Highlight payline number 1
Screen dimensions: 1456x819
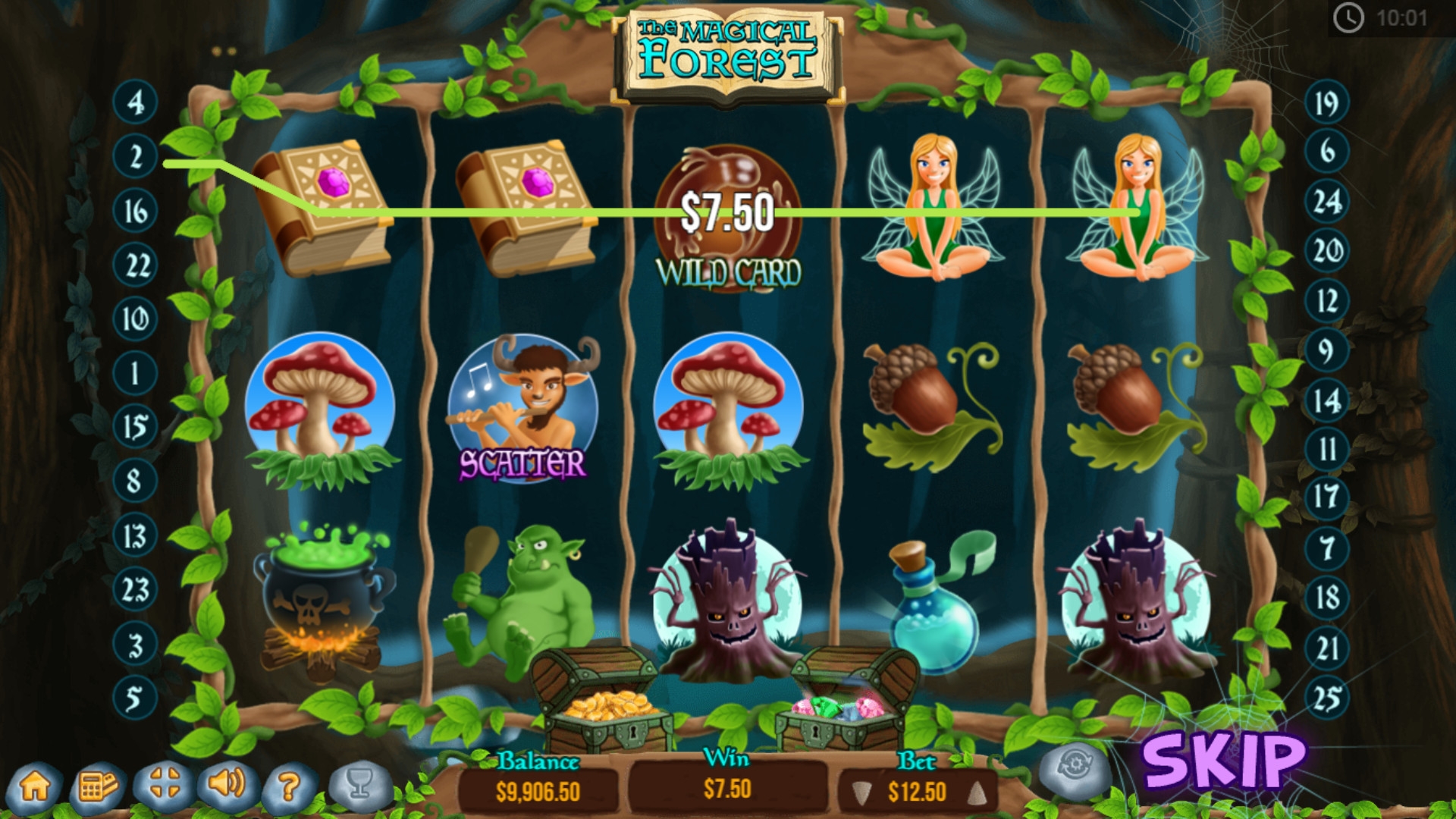(x=135, y=373)
